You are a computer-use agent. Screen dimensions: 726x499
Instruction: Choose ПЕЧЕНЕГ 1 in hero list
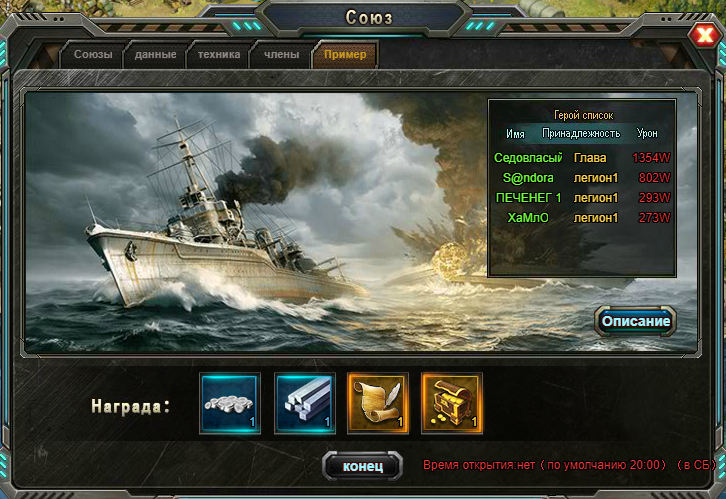(581, 197)
